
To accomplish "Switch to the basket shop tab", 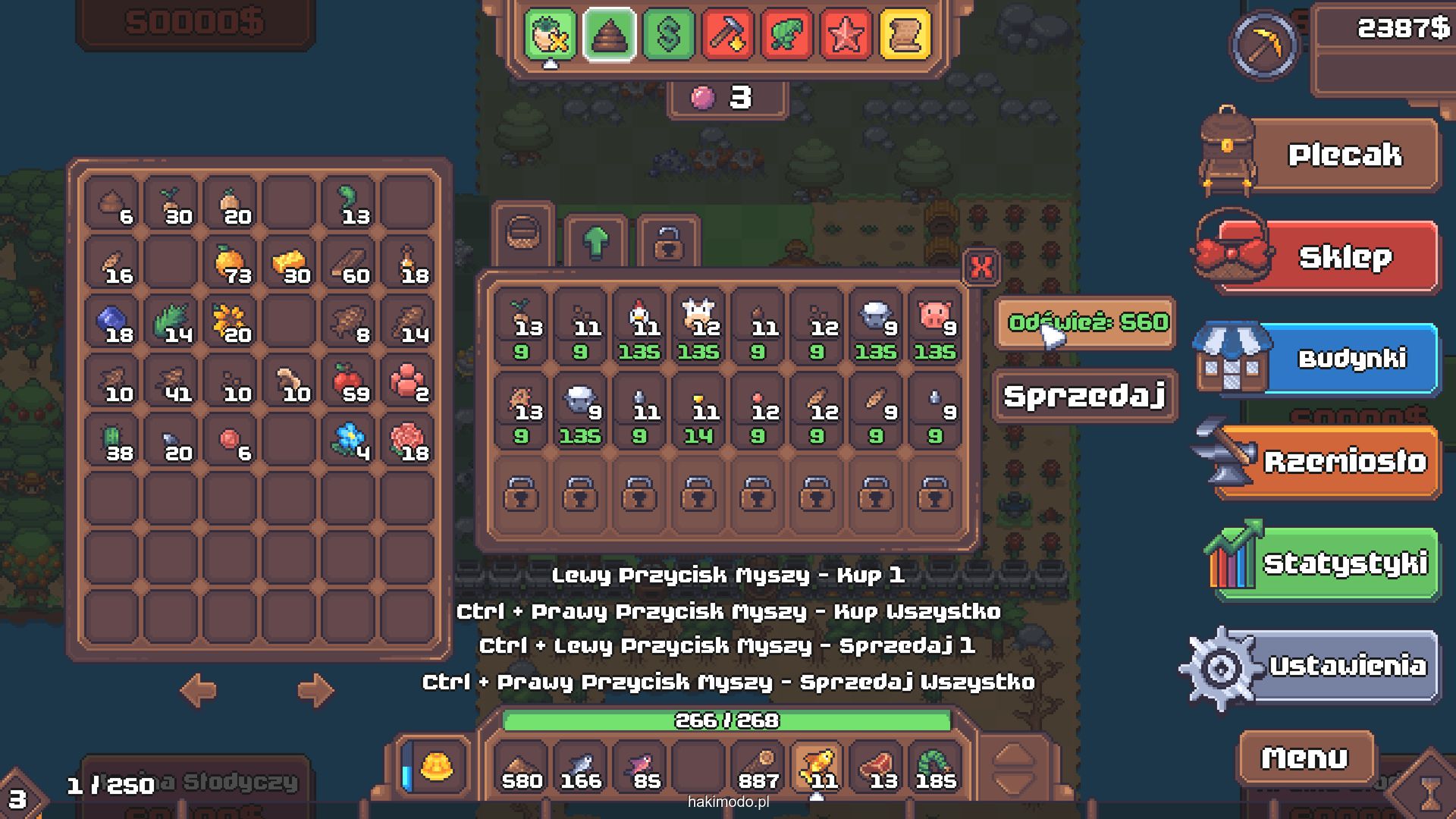I will [522, 233].
